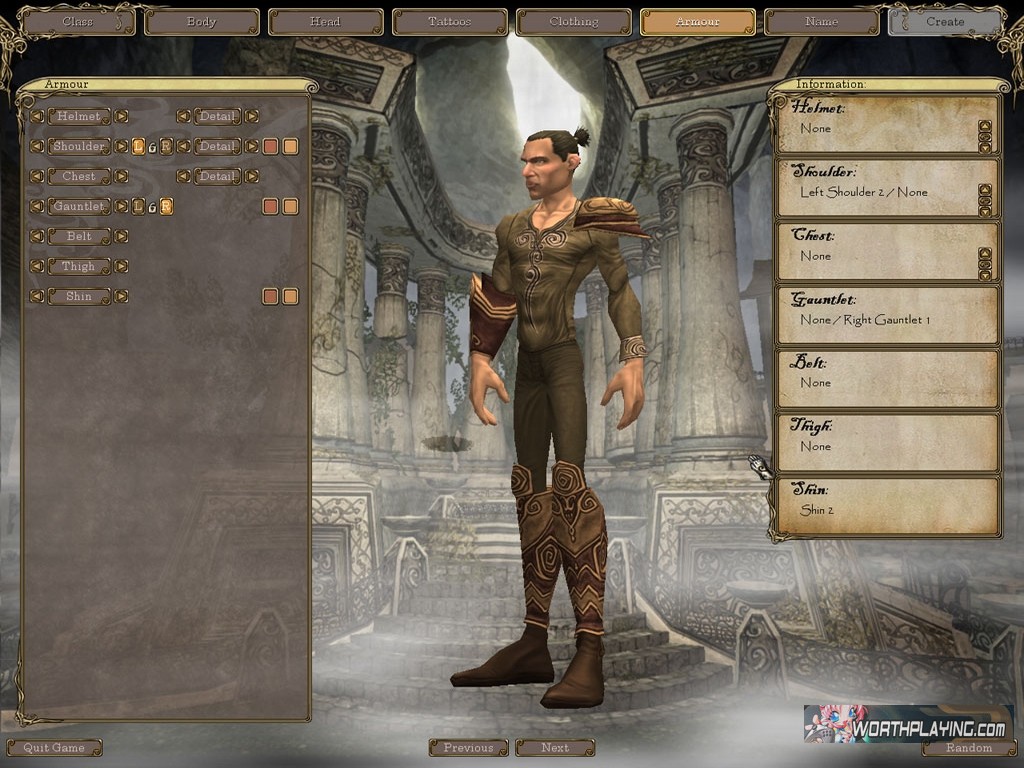Toggle the left Shoulder L button
The height and width of the screenshot is (768, 1024).
pos(138,146)
